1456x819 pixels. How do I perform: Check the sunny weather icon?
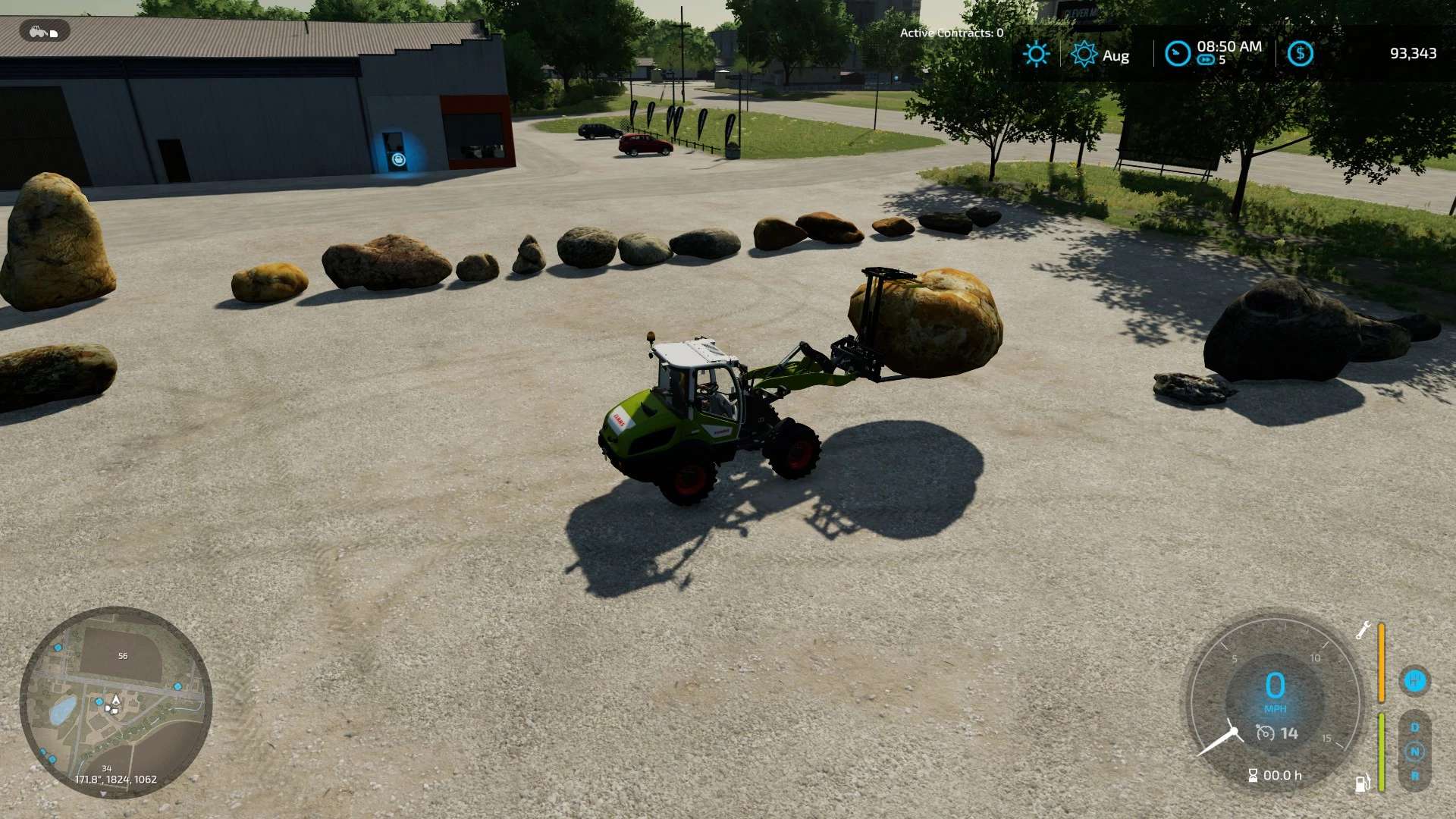(1036, 54)
